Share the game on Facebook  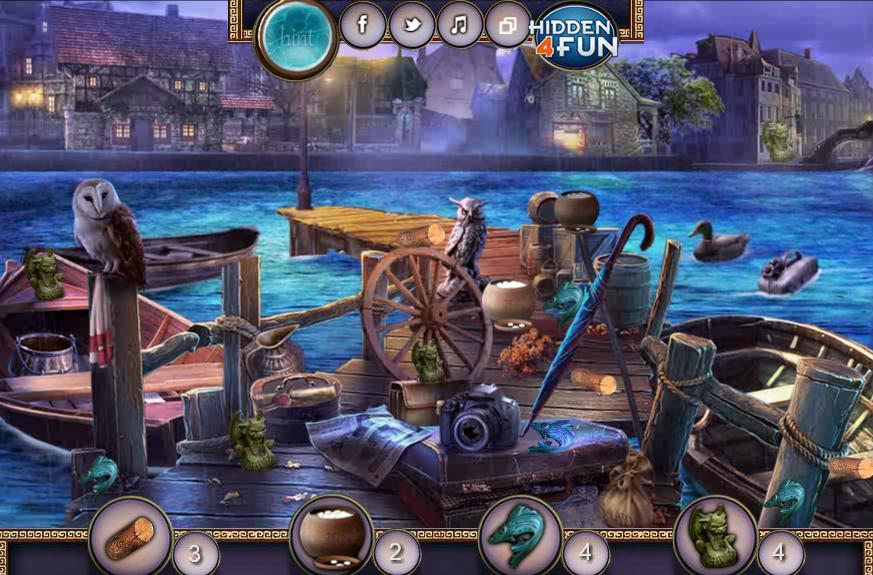(362, 25)
